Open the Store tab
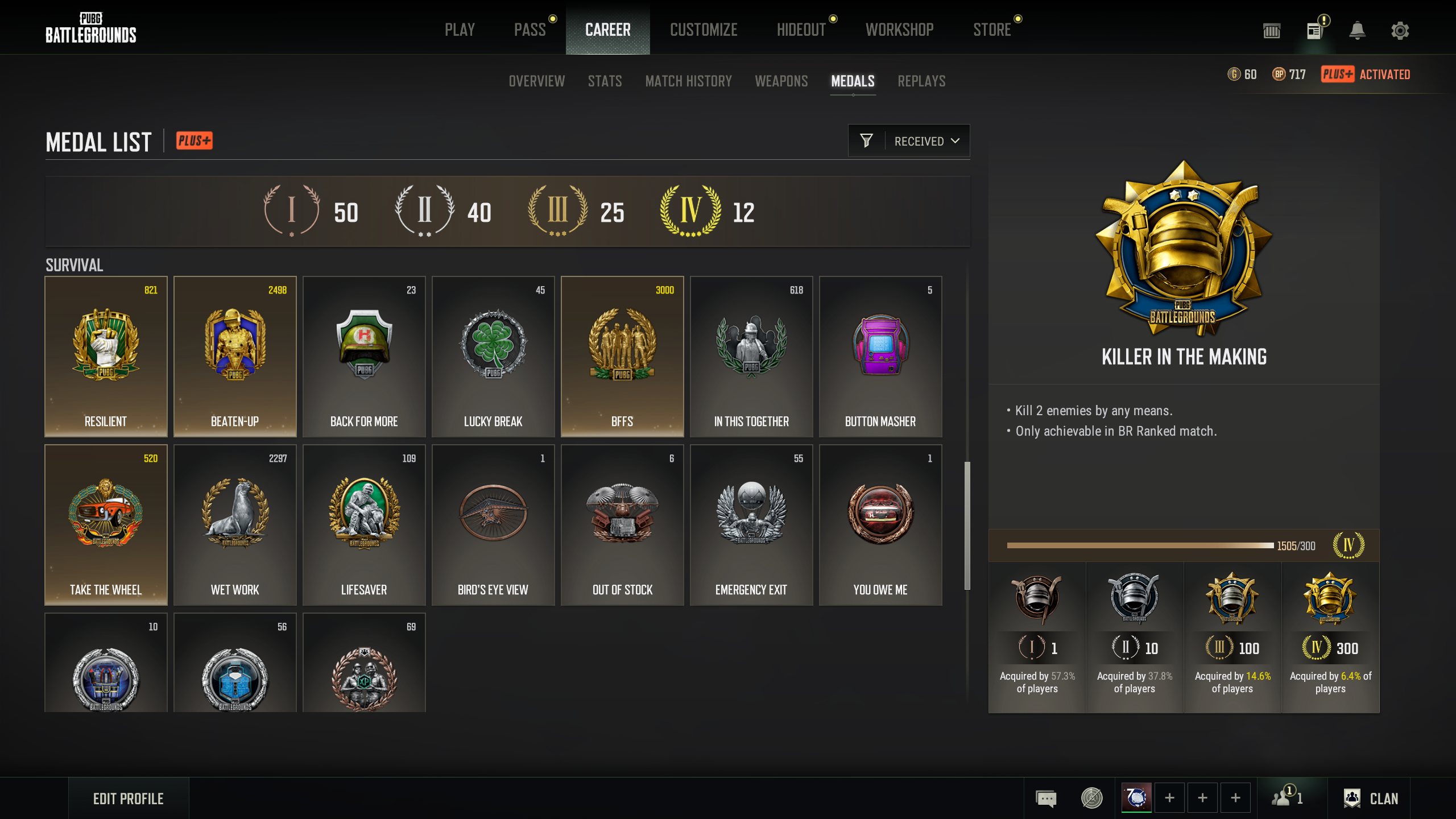Viewport: 1456px width, 819px height. [x=992, y=30]
